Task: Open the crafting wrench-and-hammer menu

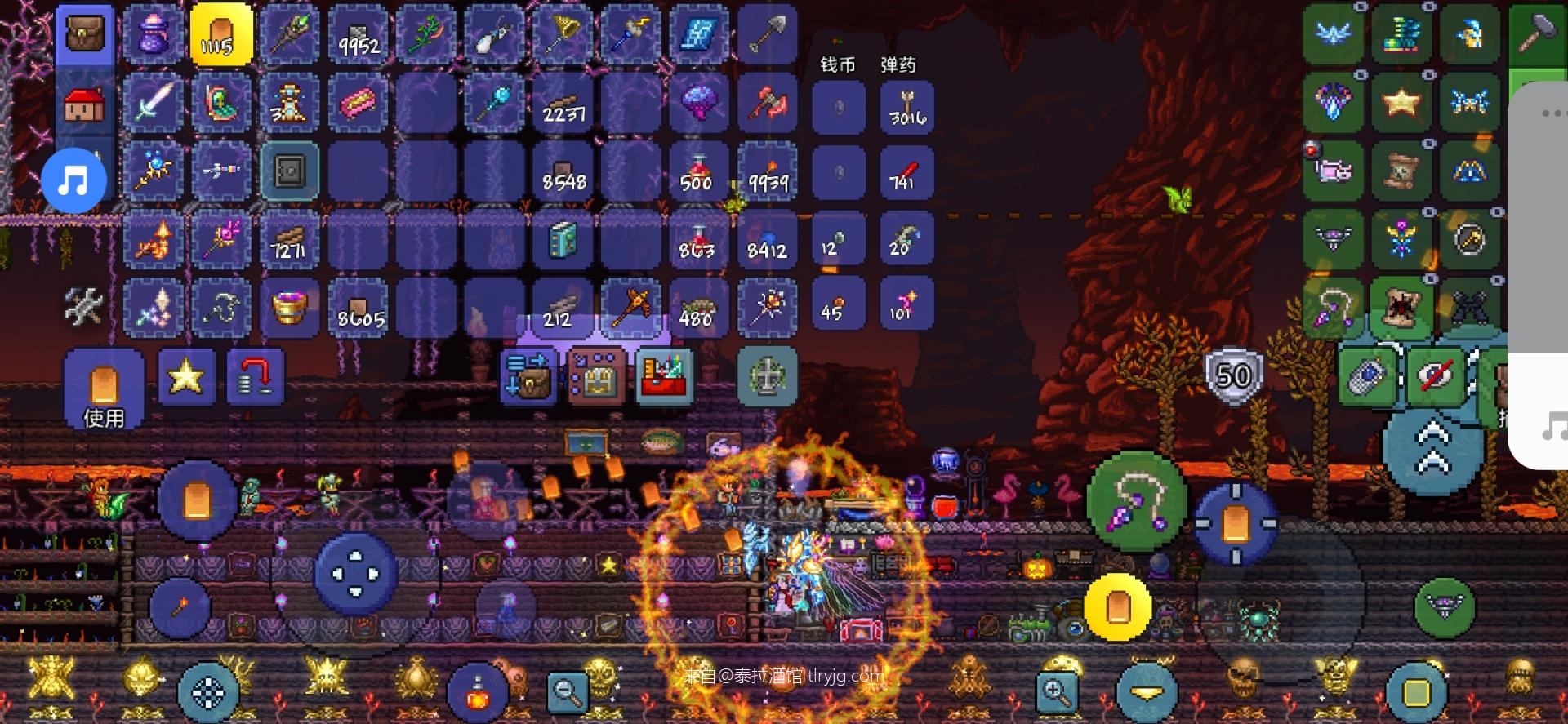Action: point(83,307)
